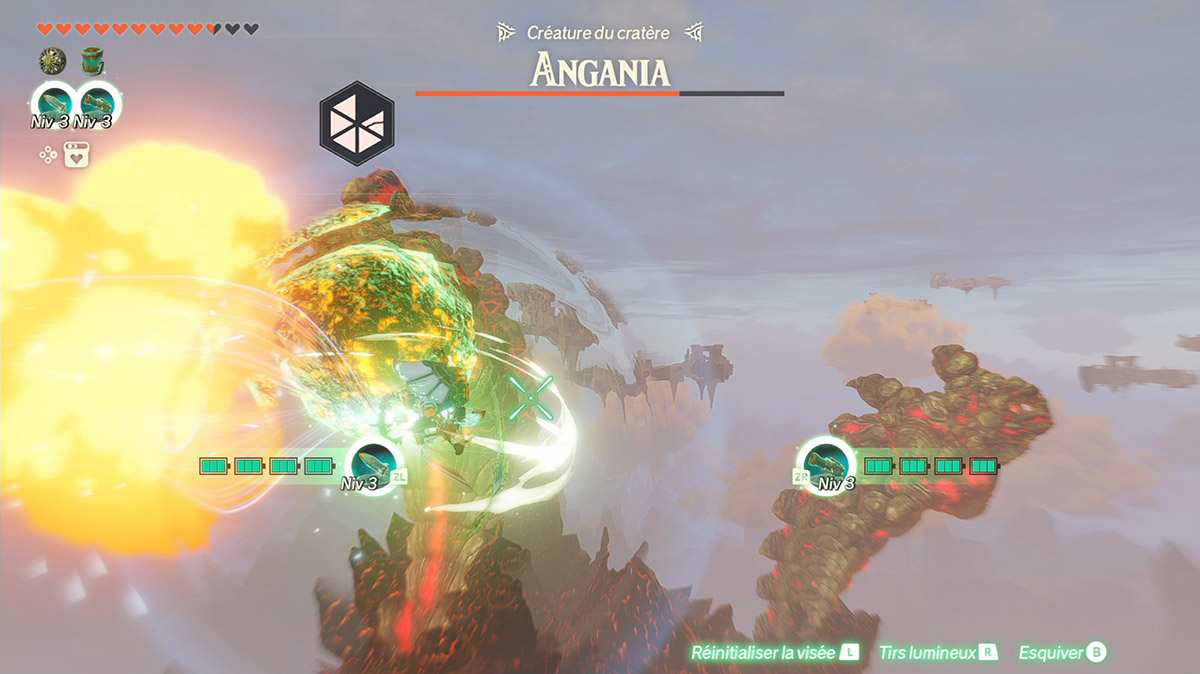Open the heart box item icon
The image size is (1200, 674).
[77, 155]
